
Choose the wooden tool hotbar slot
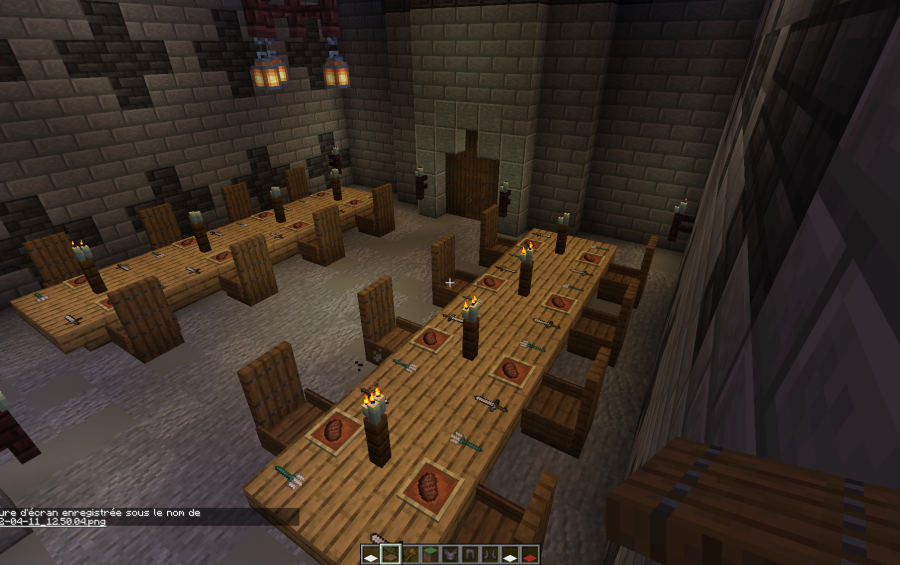tap(411, 554)
